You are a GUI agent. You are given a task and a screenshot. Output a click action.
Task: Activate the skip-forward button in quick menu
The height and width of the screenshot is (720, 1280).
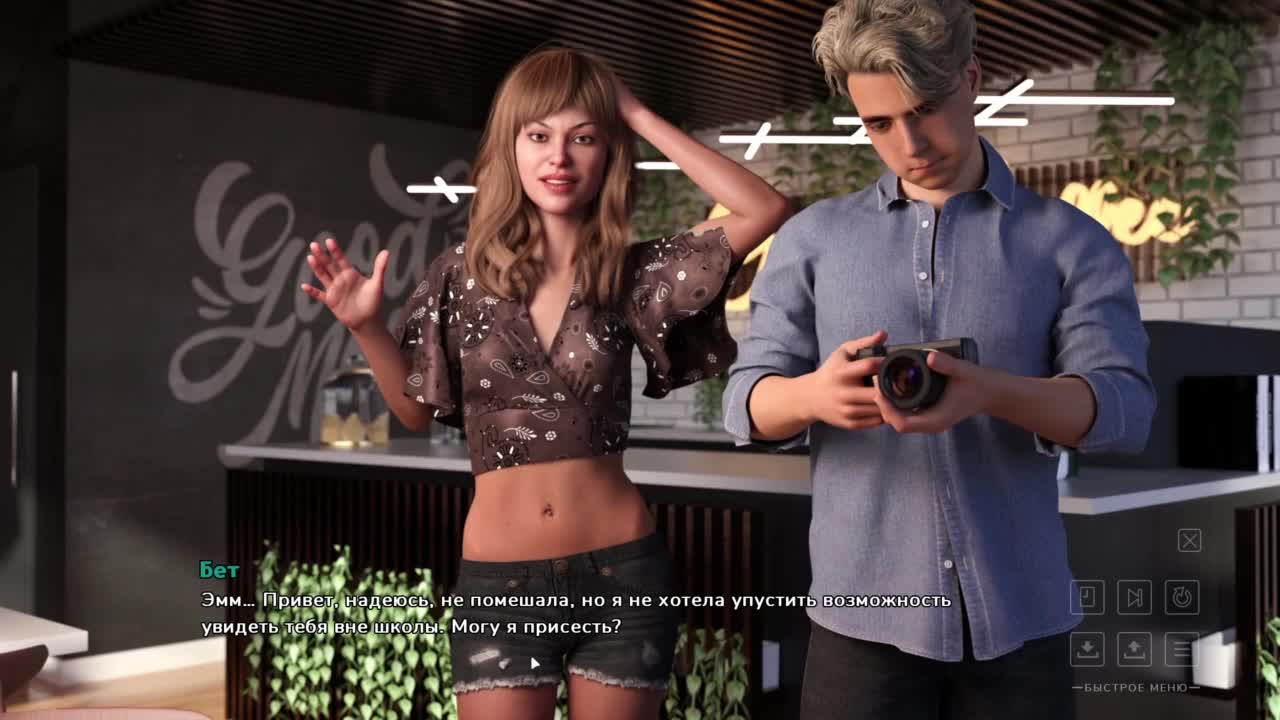1135,598
